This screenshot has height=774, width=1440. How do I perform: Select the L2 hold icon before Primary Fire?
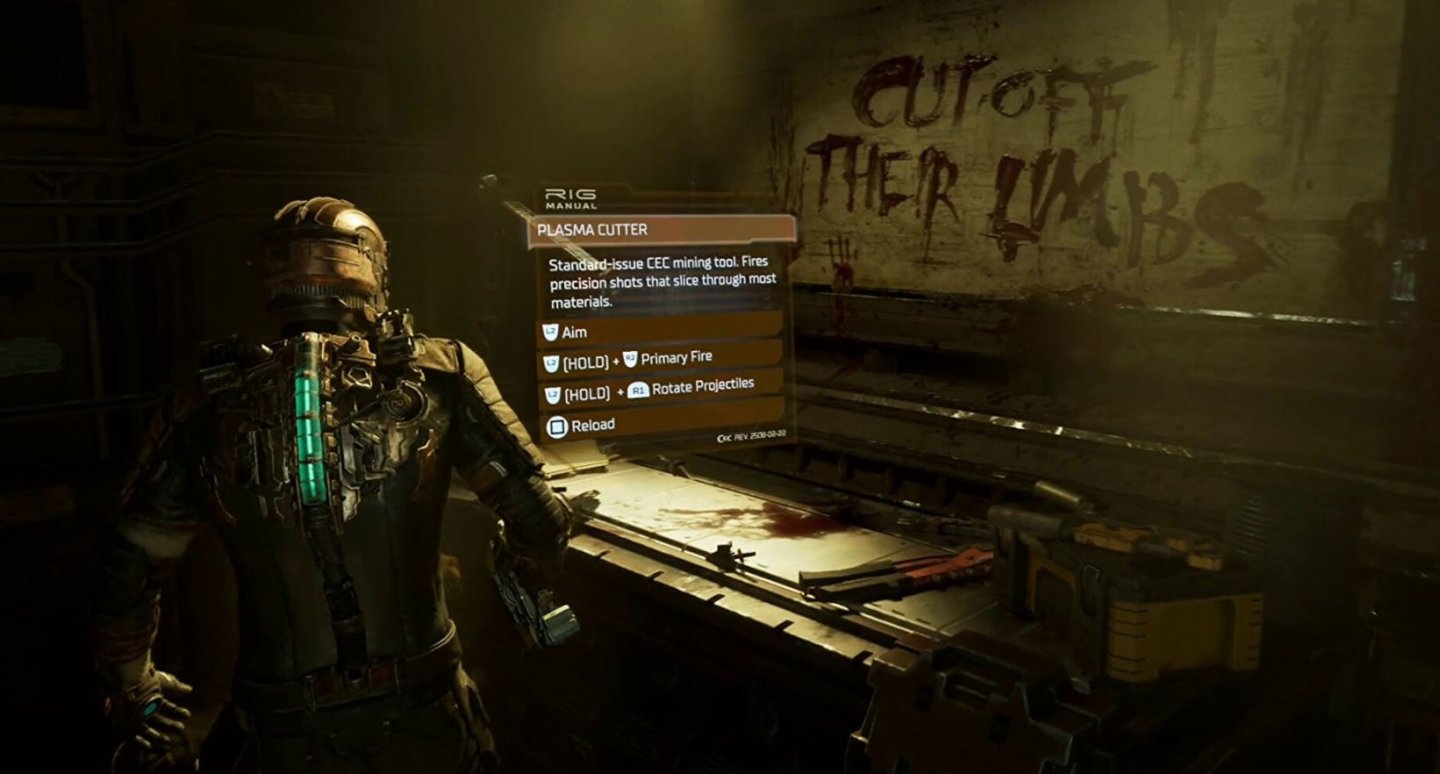click(x=550, y=359)
